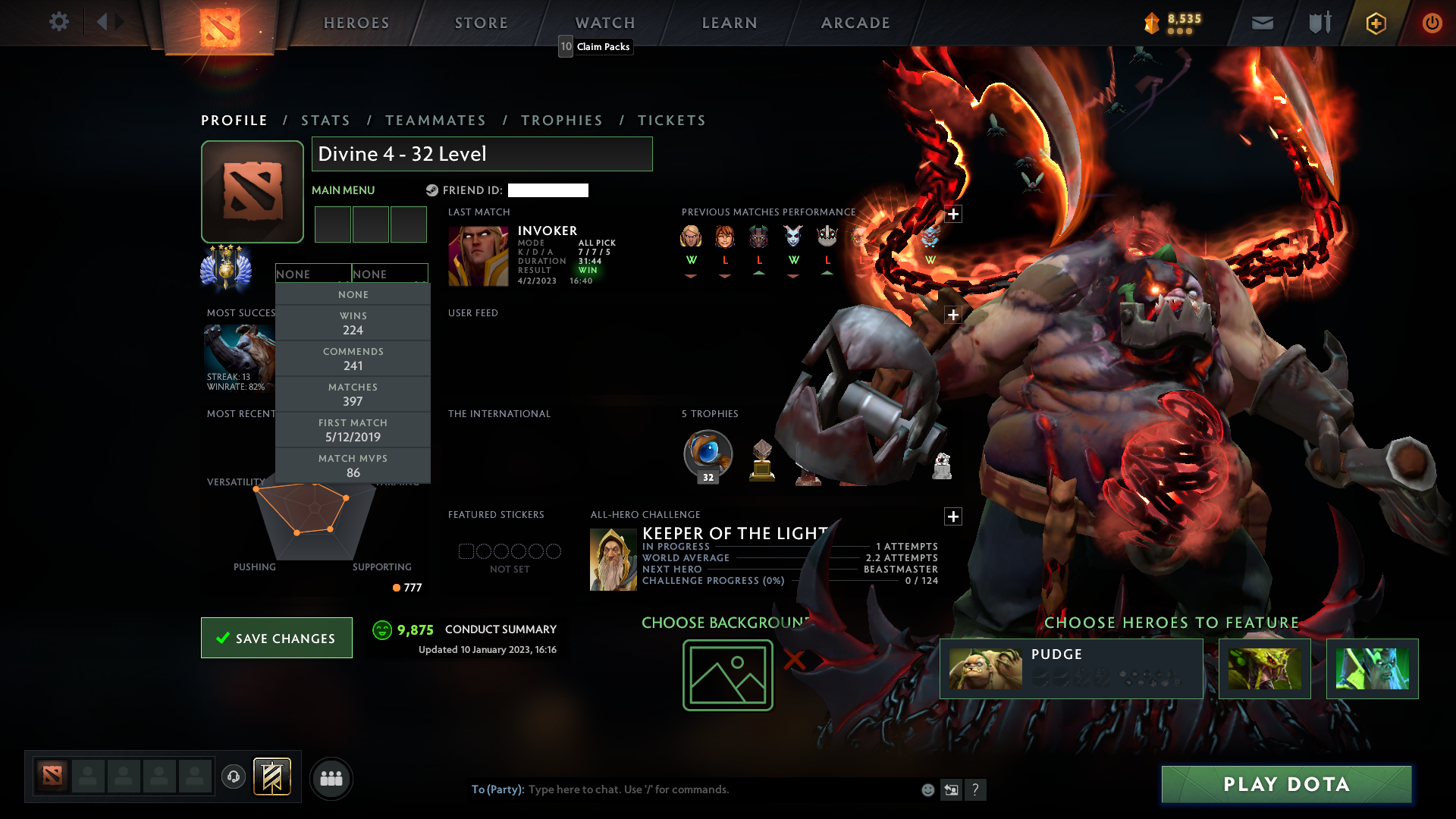This screenshot has height=819, width=1456.
Task: Click the power/disconnect icon top right
Action: tap(1432, 23)
